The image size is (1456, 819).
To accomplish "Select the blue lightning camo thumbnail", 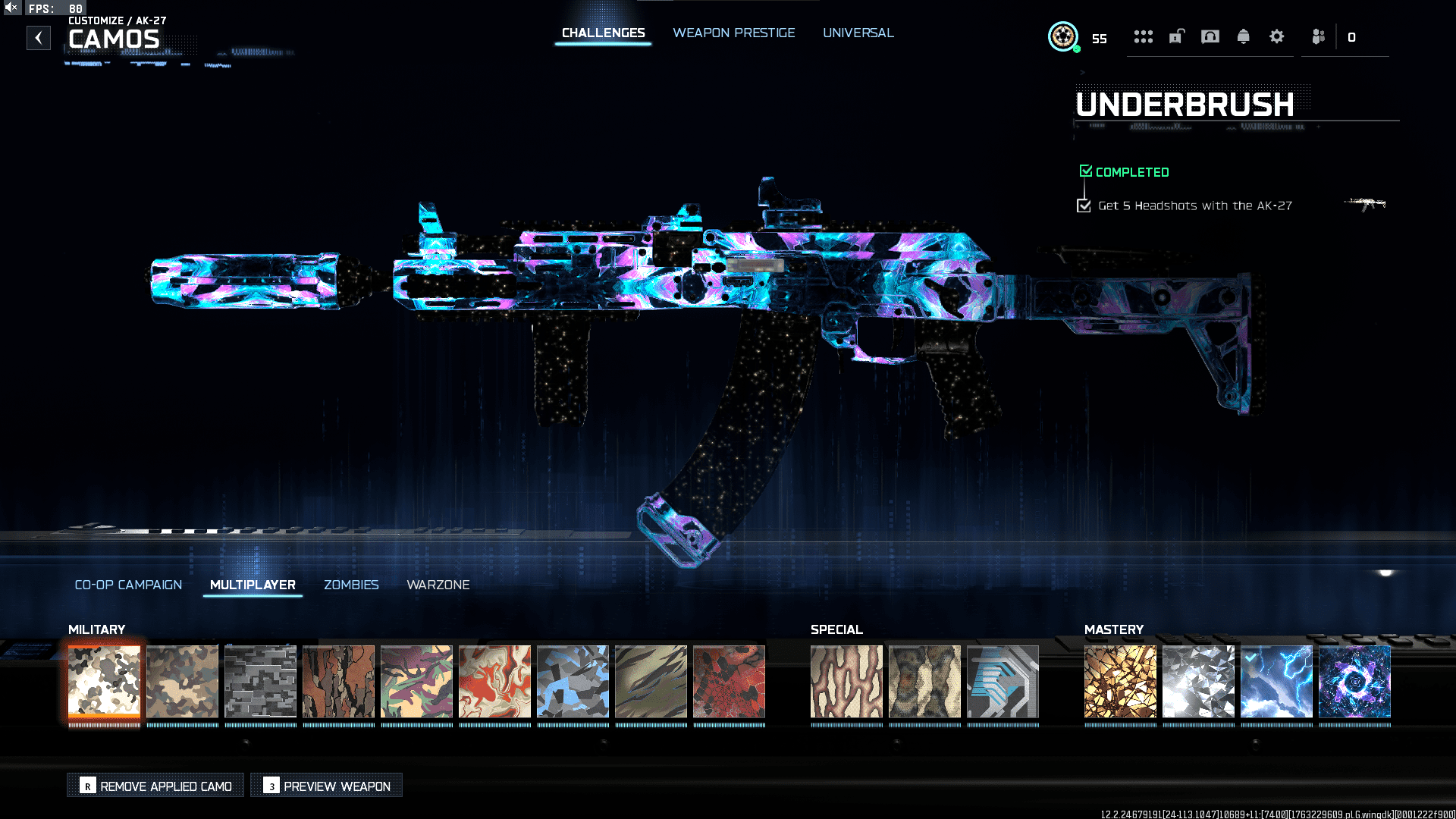I will tap(1276, 681).
